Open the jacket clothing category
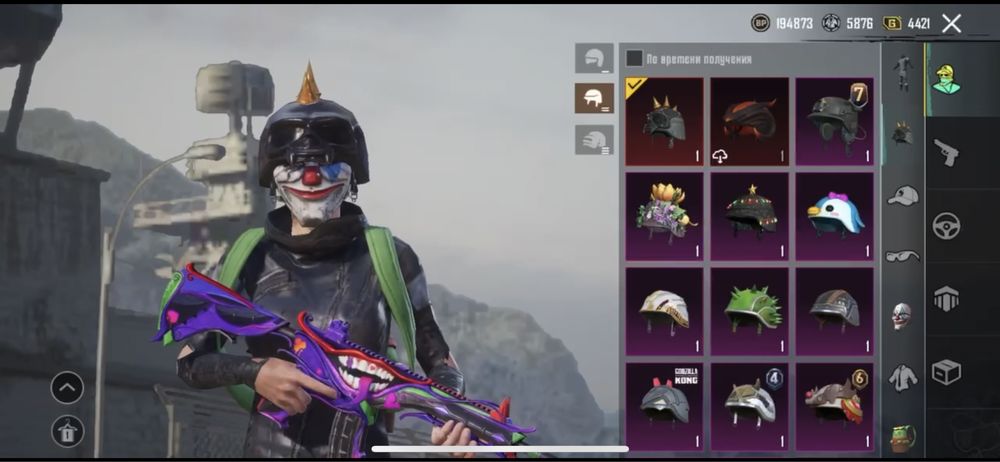The height and width of the screenshot is (462, 1000). (903, 377)
